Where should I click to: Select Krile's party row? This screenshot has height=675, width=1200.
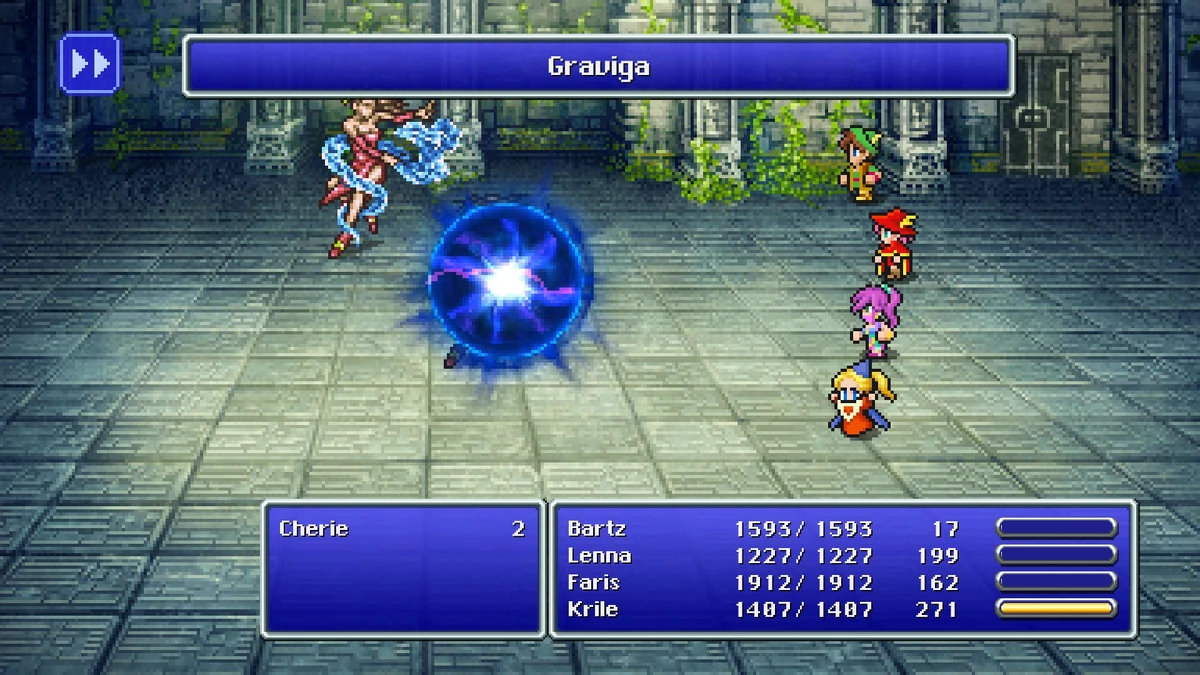point(594,608)
